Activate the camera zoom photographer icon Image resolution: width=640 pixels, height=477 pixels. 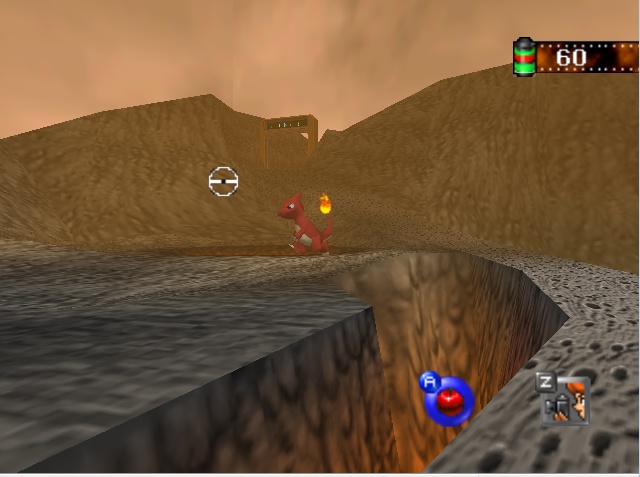click(566, 401)
